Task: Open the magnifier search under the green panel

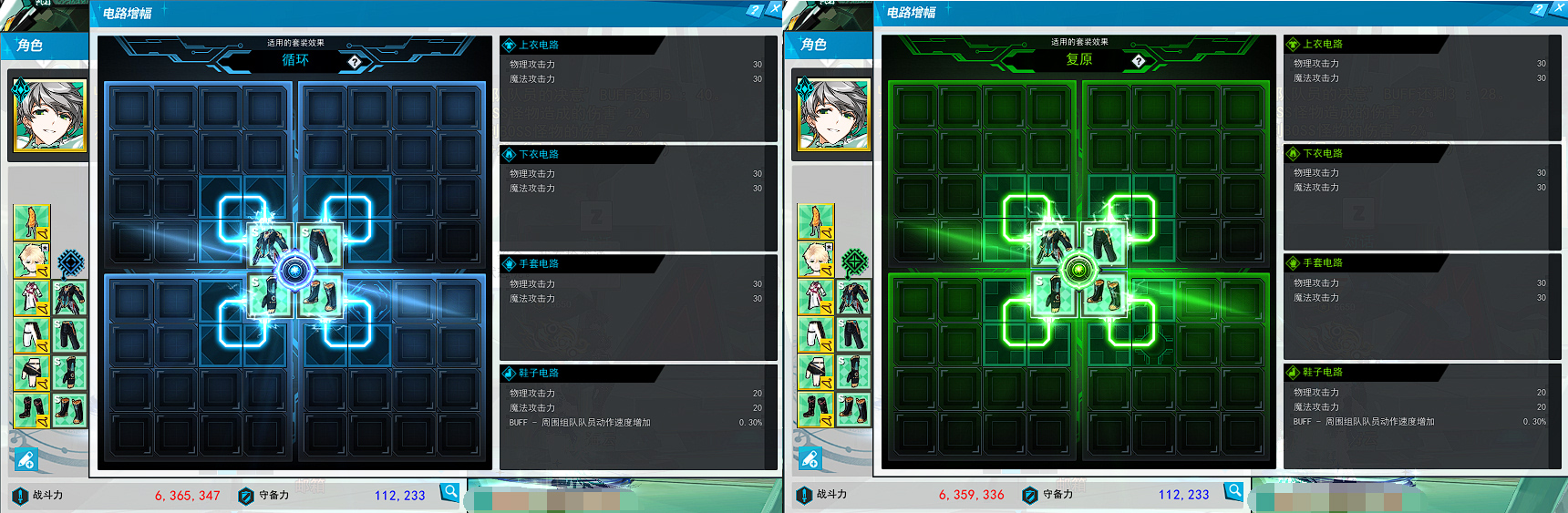Action: (1234, 491)
